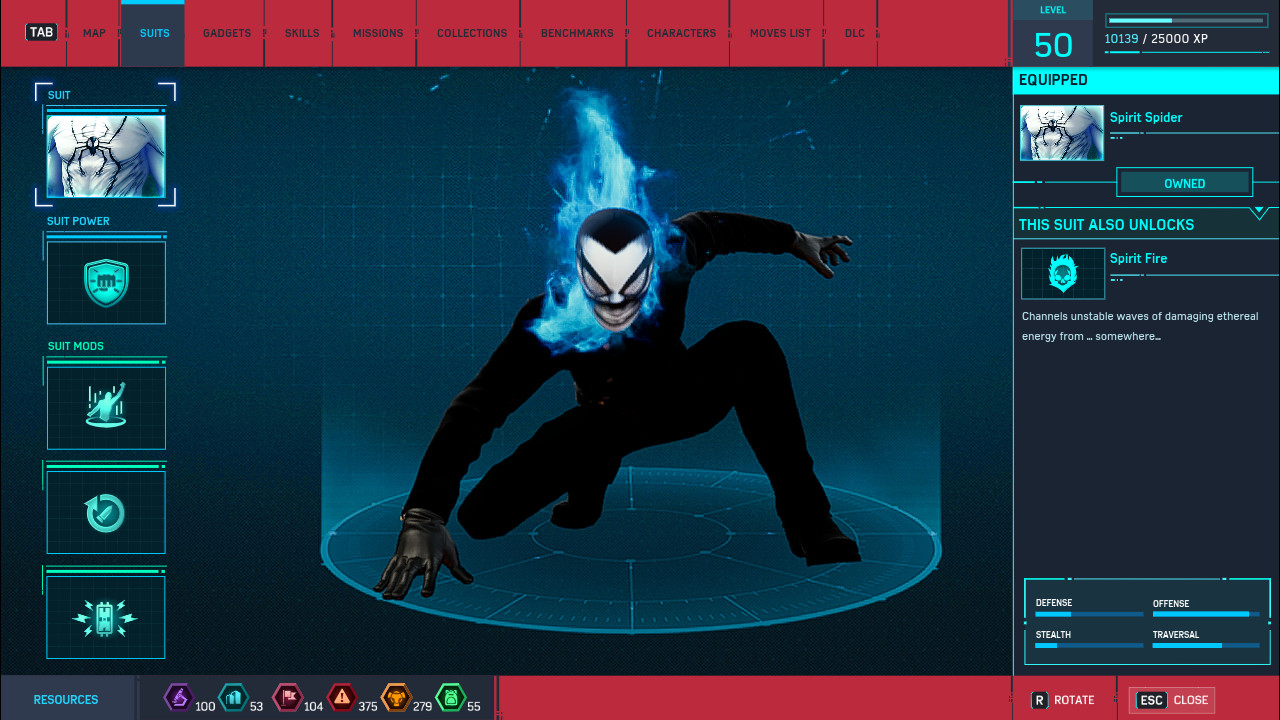The image size is (1280, 720).
Task: Select the first Suit Mods slot
Action: pyautogui.click(x=105, y=407)
